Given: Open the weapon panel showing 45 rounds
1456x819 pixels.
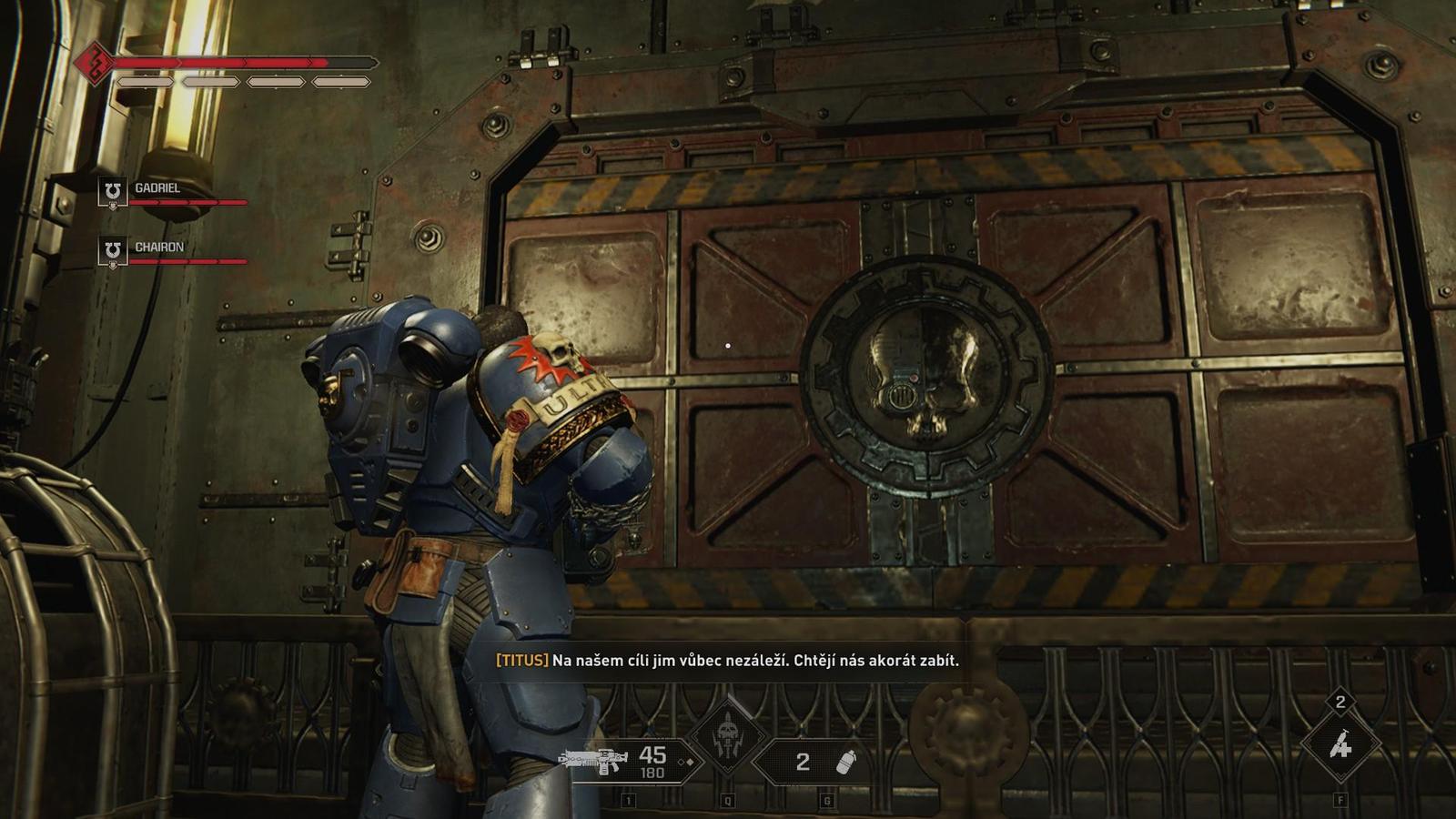Looking at the screenshot, I should pos(637,759).
